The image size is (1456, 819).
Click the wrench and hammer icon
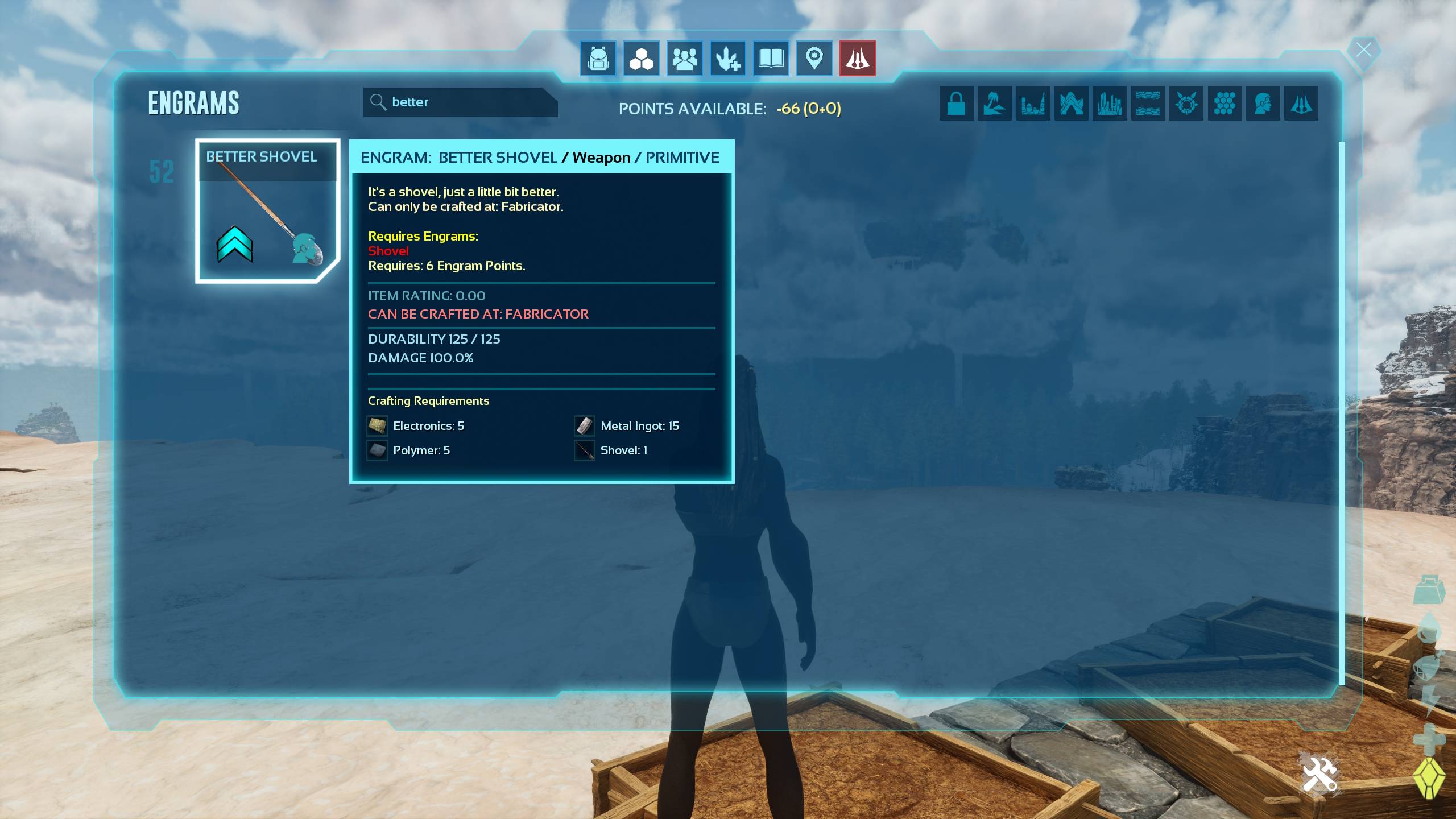coord(1319,775)
